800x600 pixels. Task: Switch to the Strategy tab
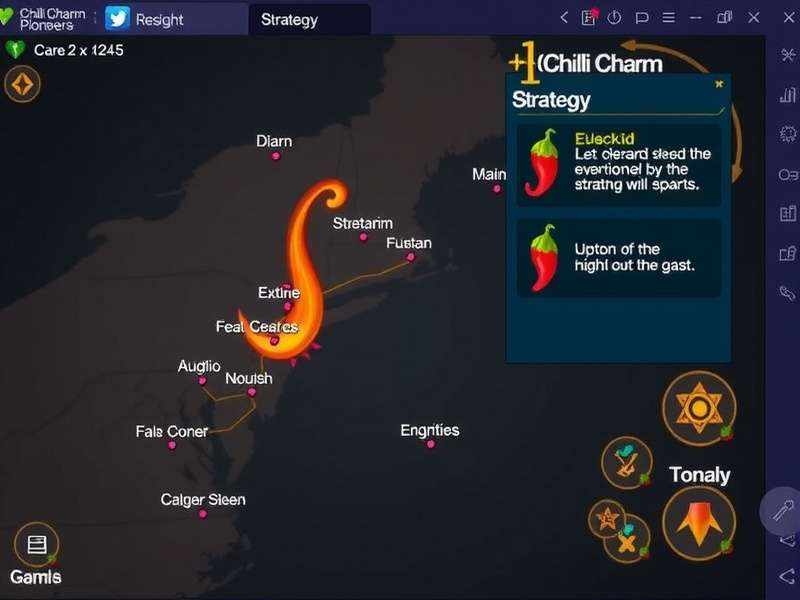289,19
